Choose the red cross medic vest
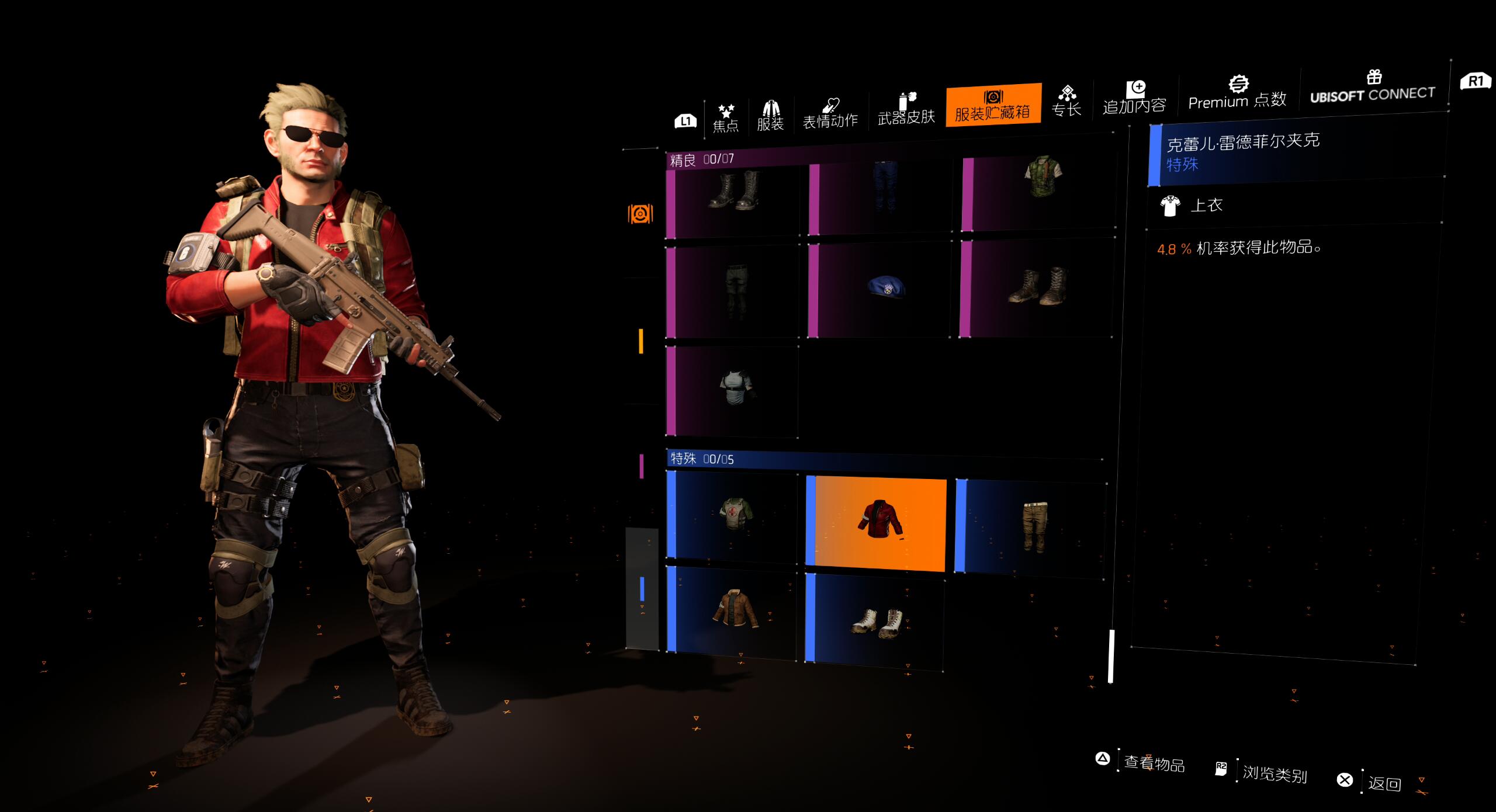 (x=736, y=514)
